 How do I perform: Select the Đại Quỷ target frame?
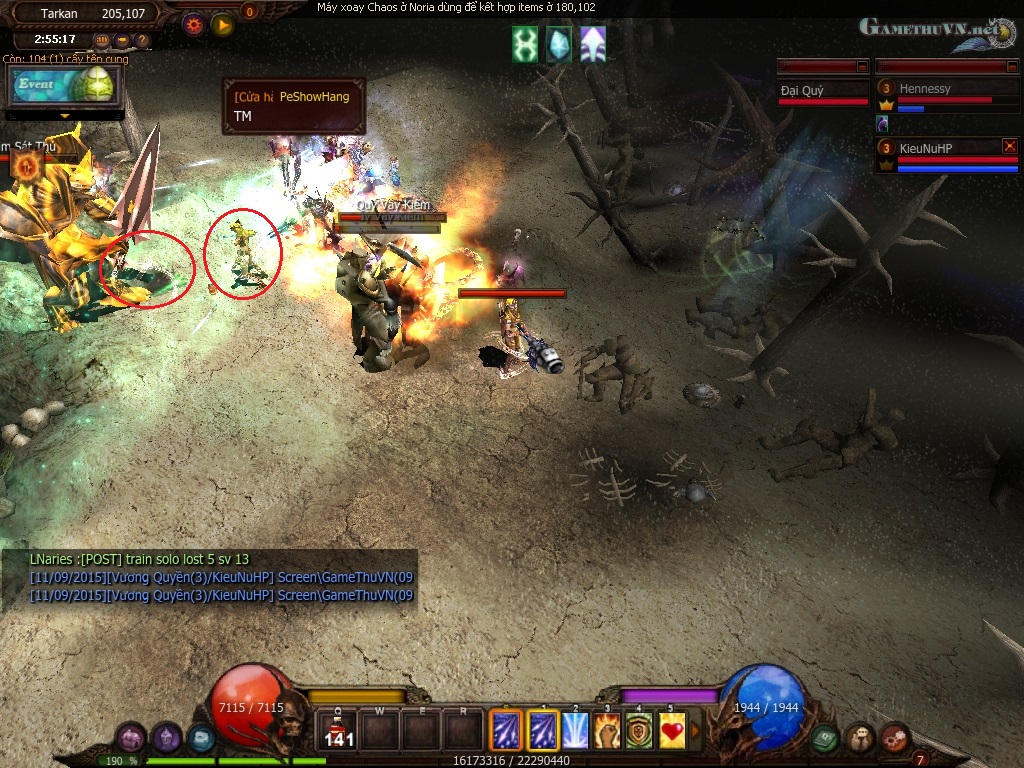click(823, 92)
